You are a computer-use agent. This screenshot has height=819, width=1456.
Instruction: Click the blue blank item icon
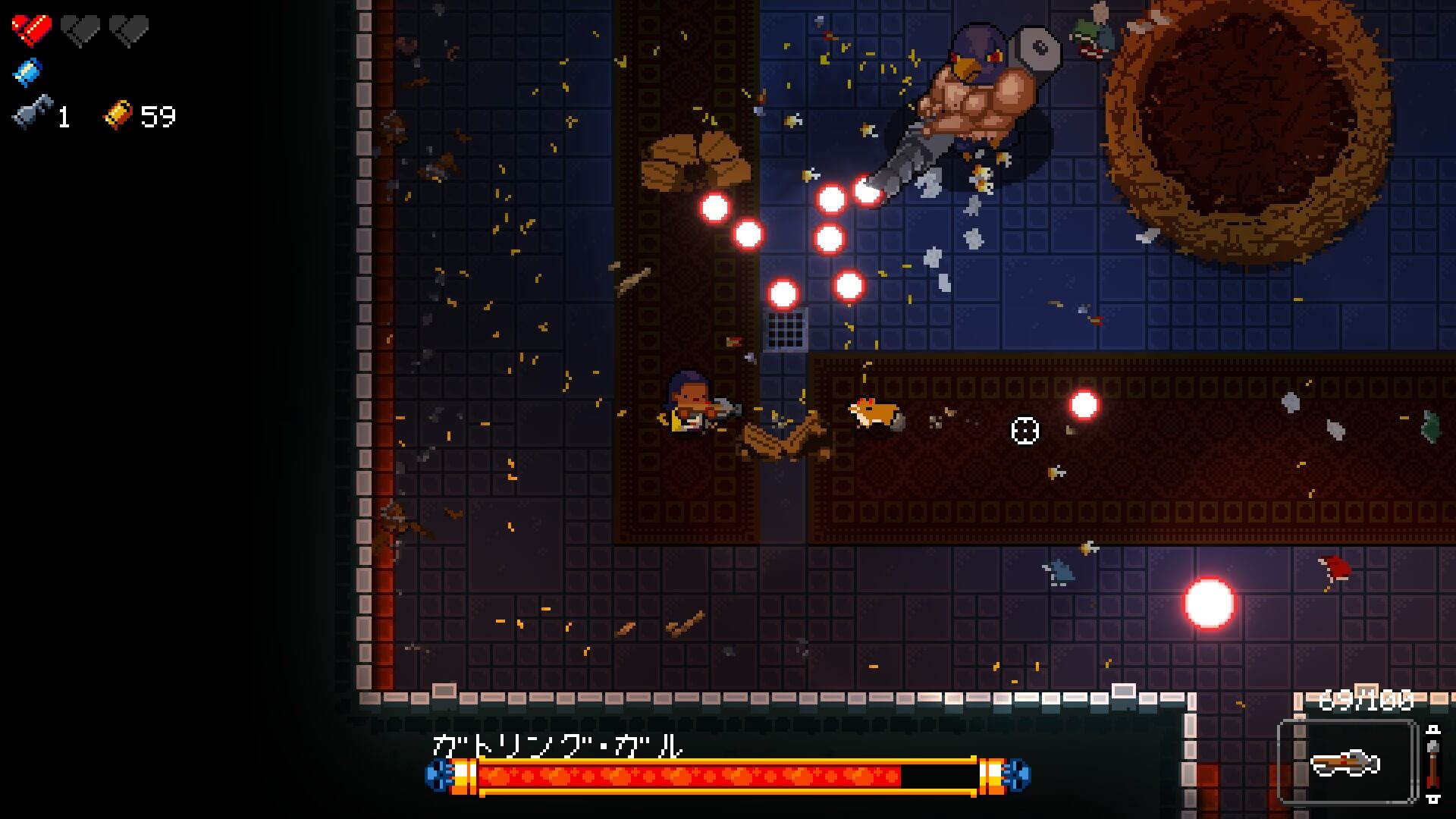coord(28,72)
